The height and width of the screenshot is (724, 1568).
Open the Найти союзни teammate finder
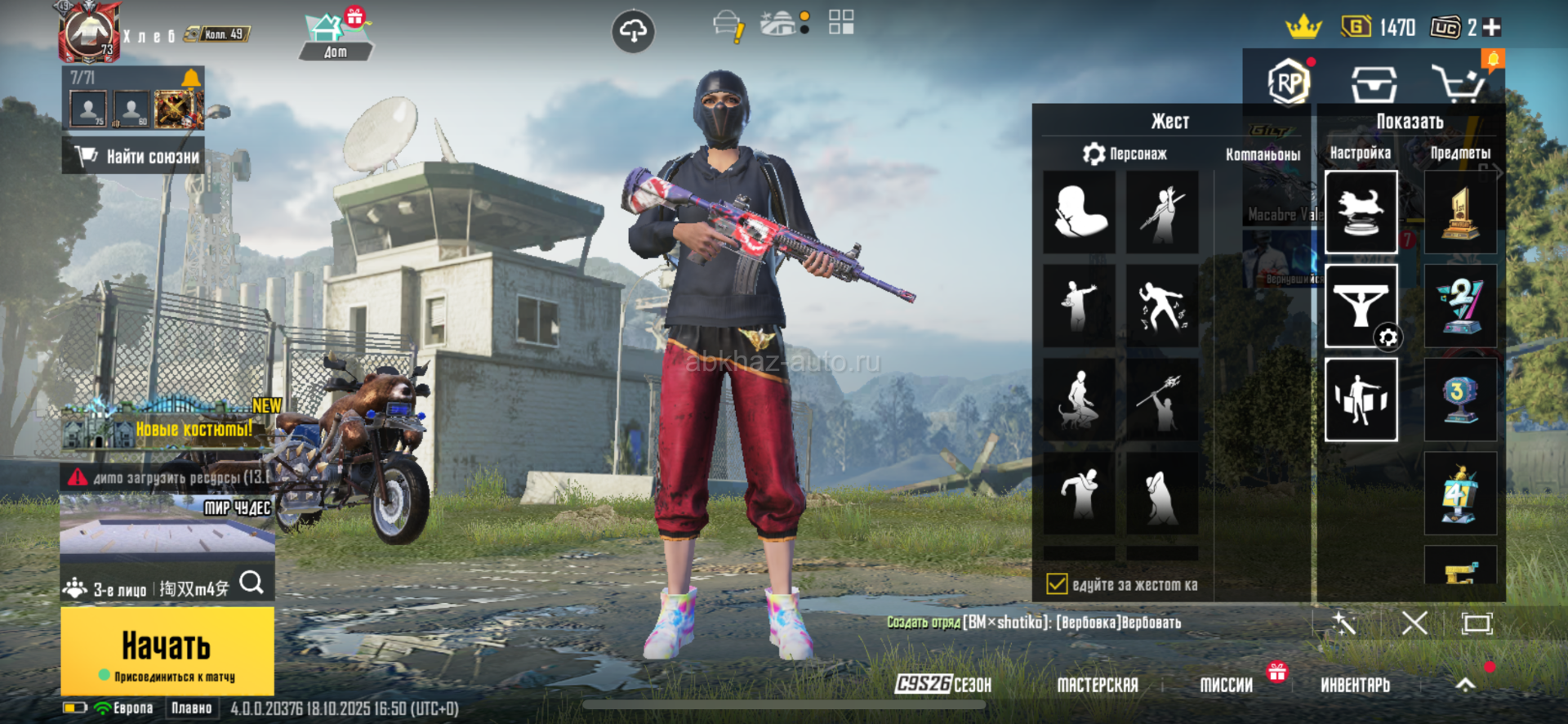pyautogui.click(x=134, y=156)
